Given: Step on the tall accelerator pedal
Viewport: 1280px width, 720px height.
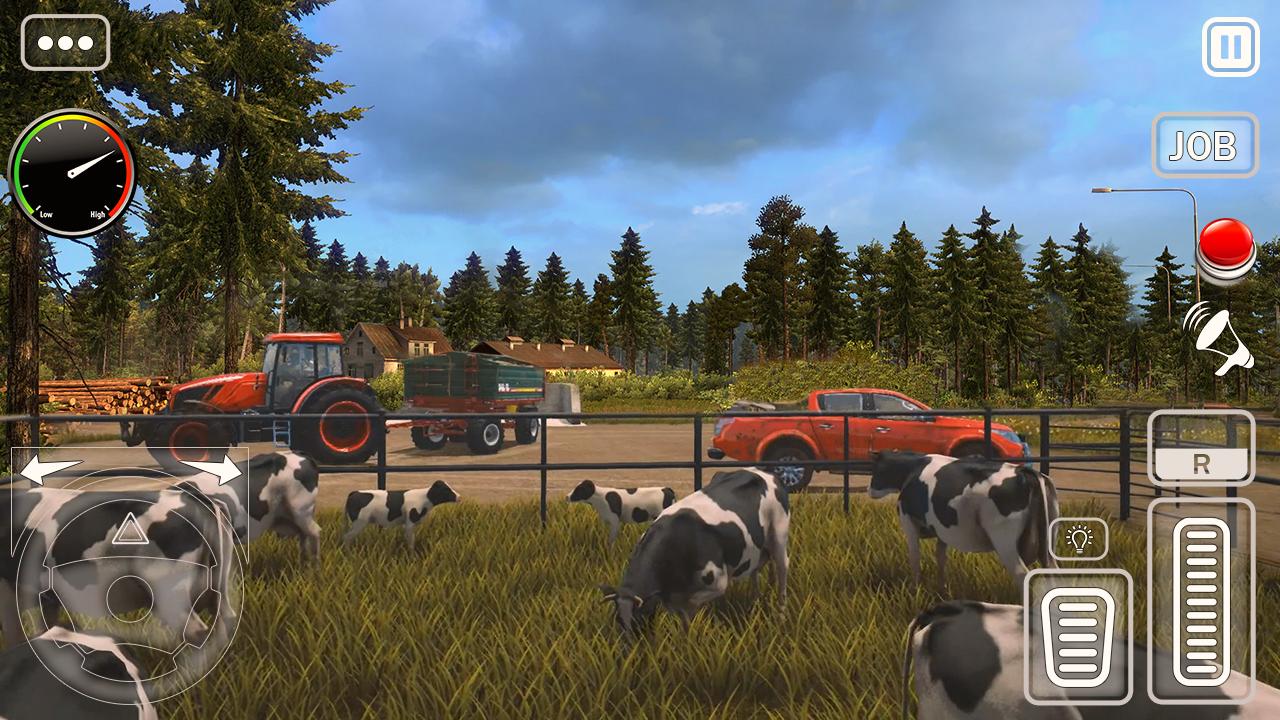Looking at the screenshot, I should coord(1200,600).
